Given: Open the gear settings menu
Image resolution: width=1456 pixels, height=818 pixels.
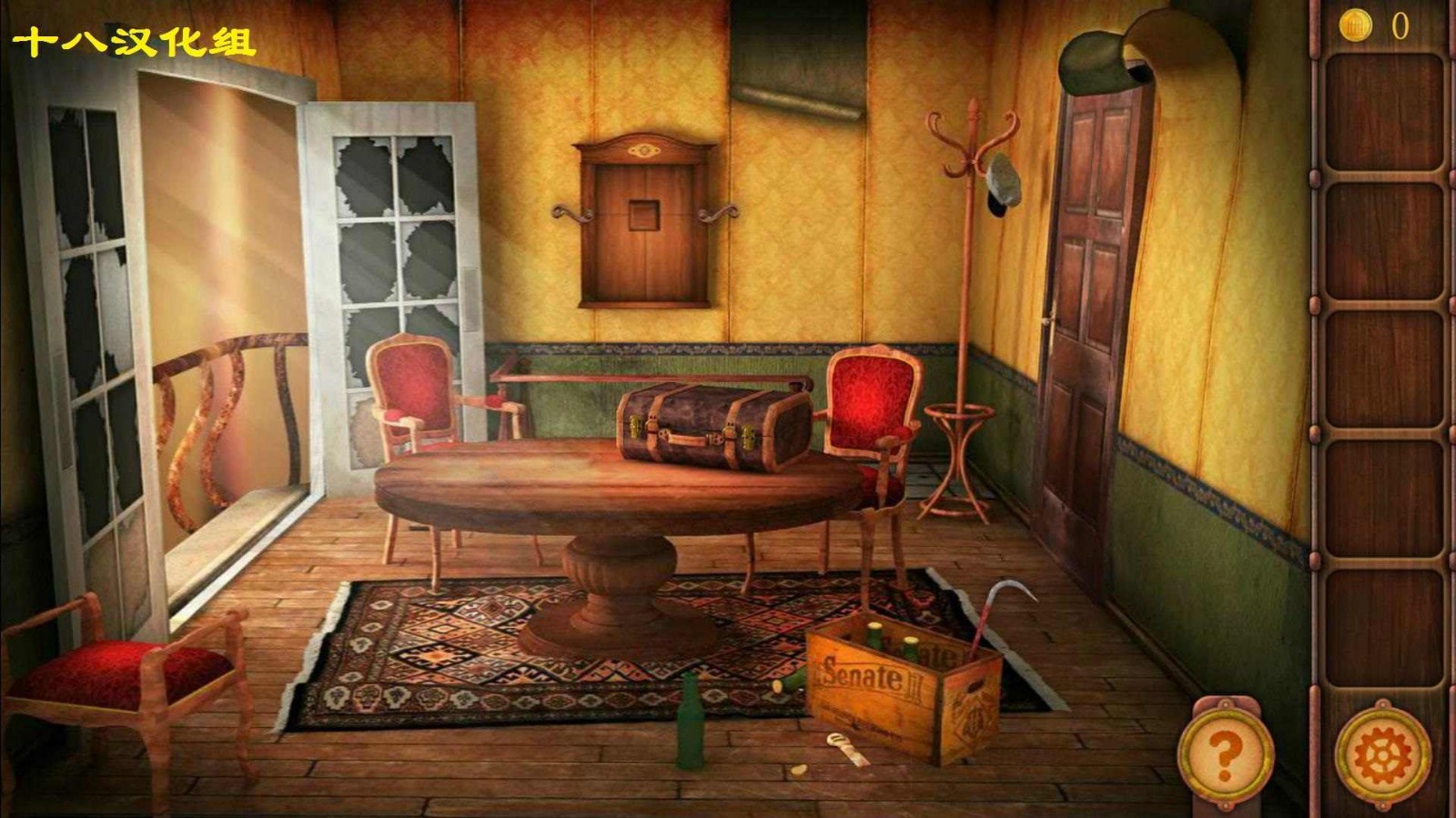Looking at the screenshot, I should pyautogui.click(x=1381, y=754).
